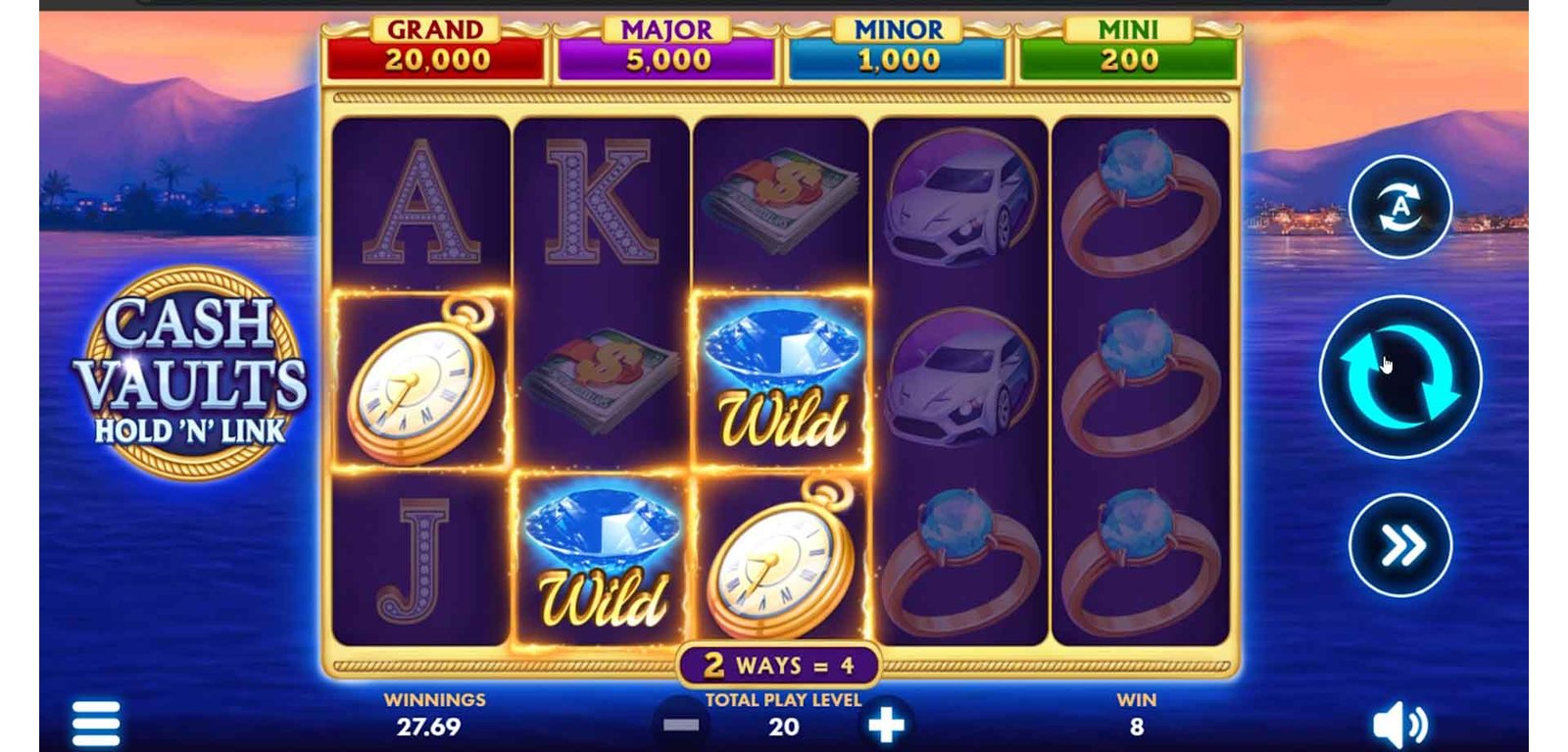Decrease total play level with the minus
The height and width of the screenshot is (752, 1568).
(681, 726)
